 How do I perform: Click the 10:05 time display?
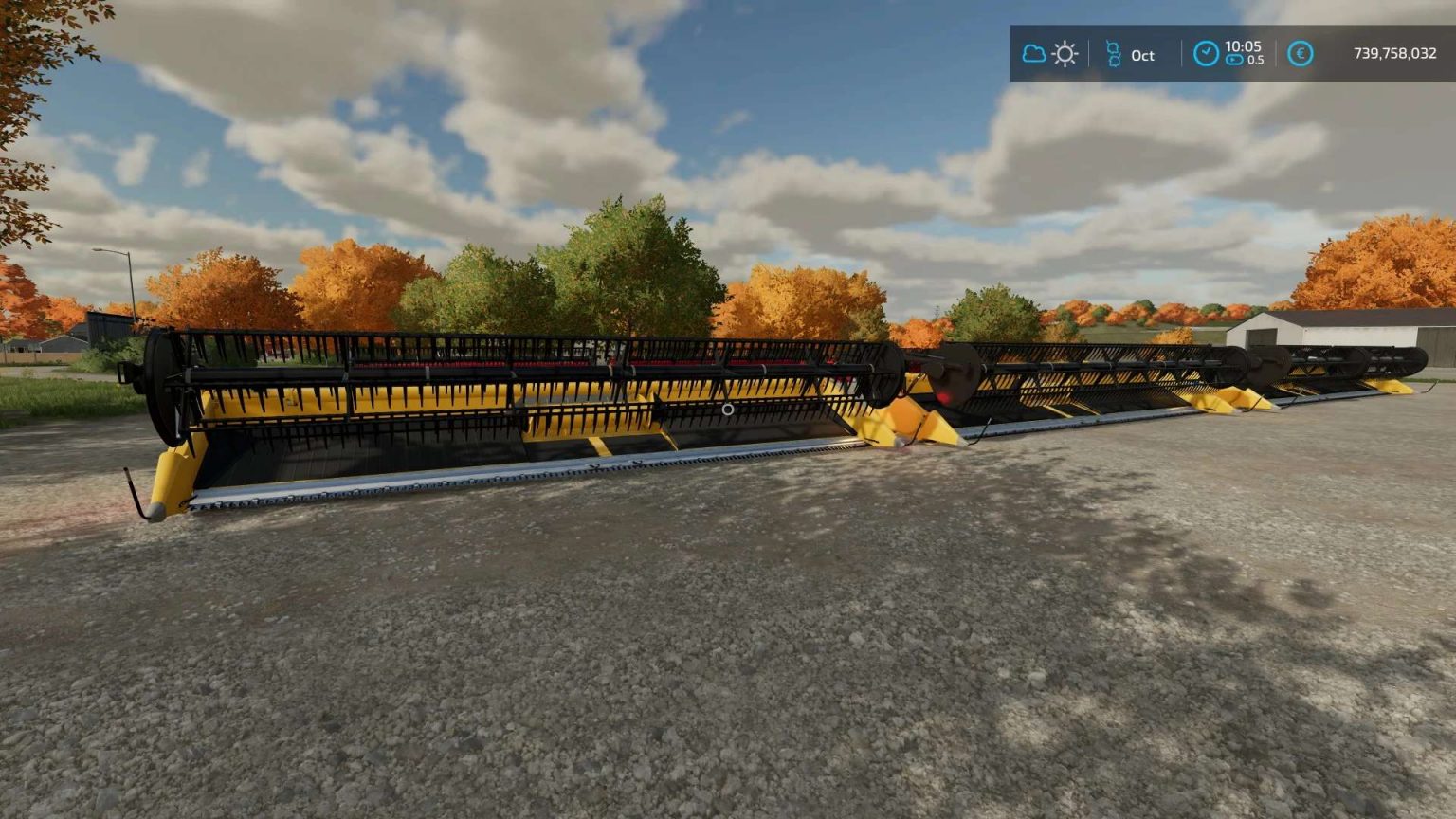pyautogui.click(x=1243, y=46)
